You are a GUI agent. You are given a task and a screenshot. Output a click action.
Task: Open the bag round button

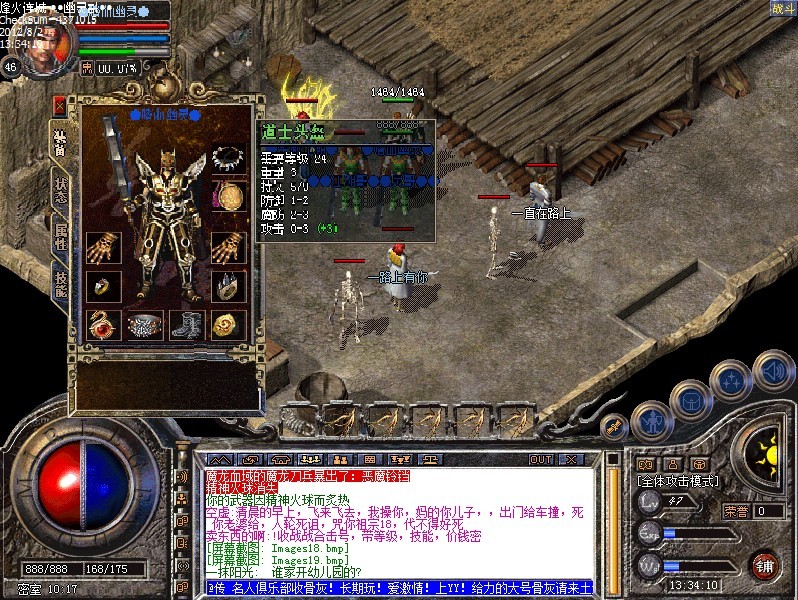(x=691, y=399)
